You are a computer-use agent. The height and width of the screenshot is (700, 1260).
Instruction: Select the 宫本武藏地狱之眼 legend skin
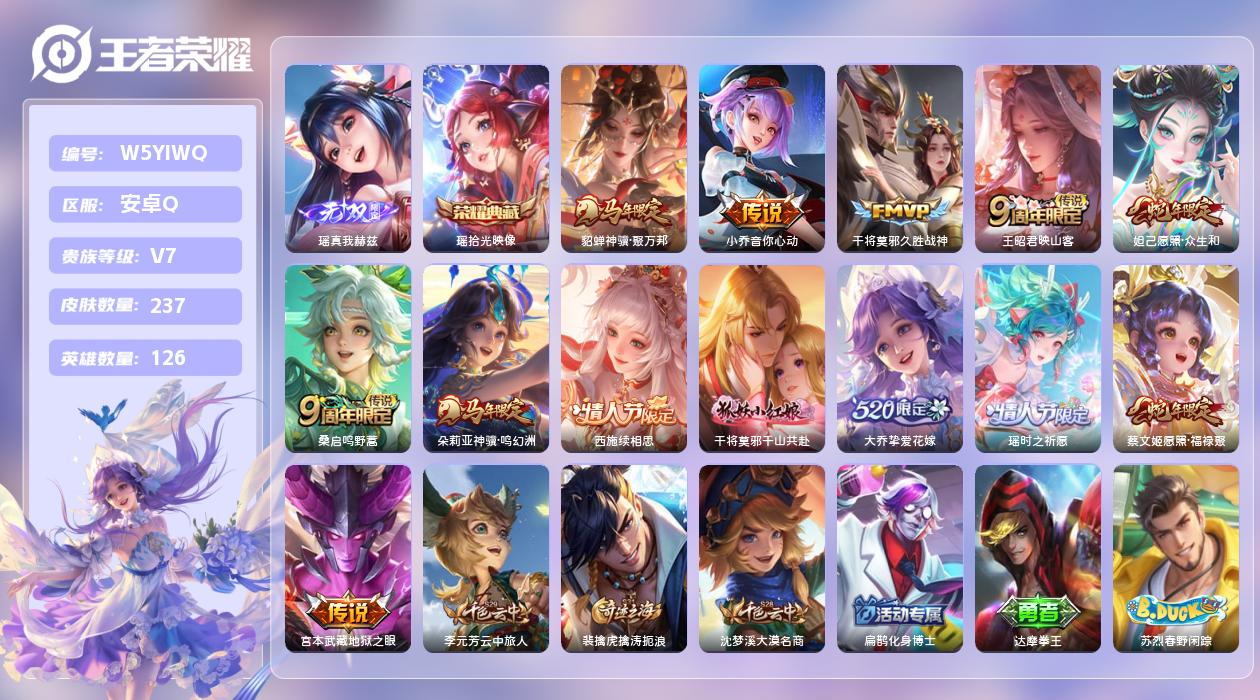(348, 558)
